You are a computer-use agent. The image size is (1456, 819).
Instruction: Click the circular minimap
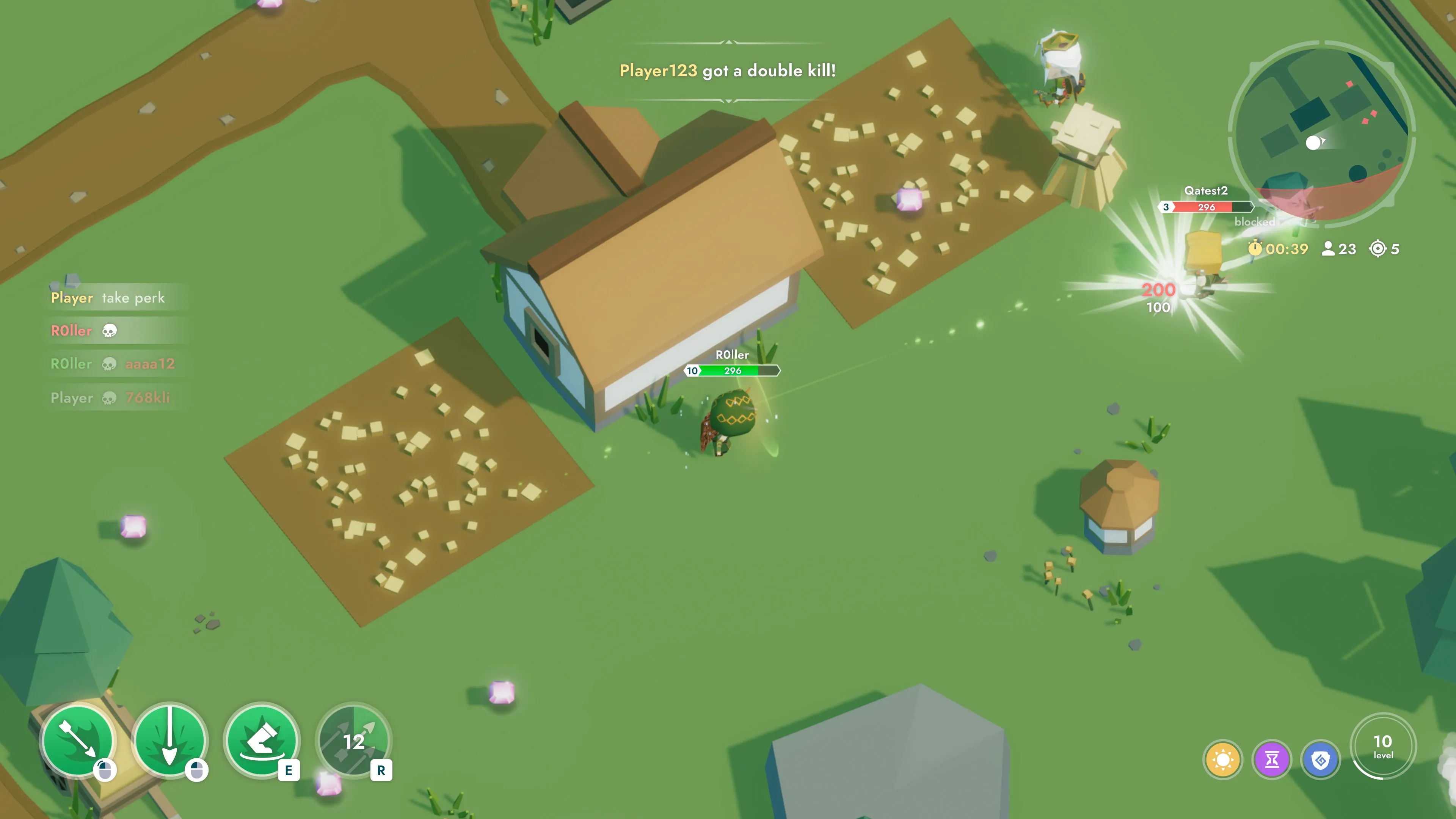(1321, 135)
